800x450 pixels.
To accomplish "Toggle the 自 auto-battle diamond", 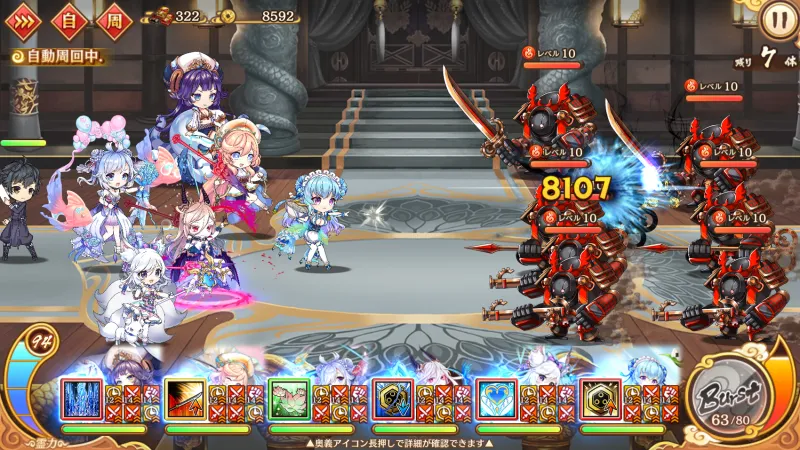I will click(x=70, y=19).
